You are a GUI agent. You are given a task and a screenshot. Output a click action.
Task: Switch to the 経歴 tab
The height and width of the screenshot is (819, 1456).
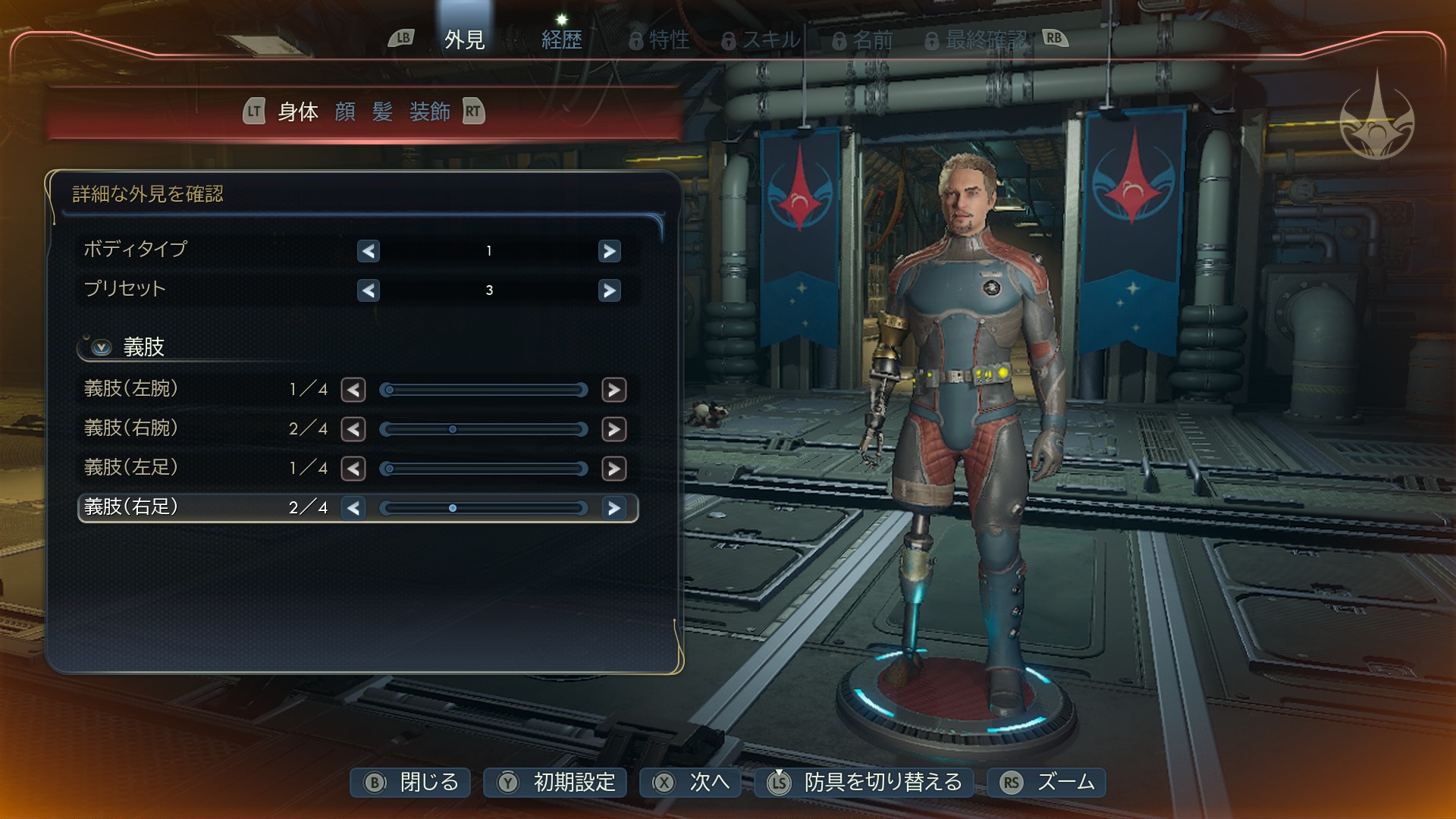click(x=561, y=39)
